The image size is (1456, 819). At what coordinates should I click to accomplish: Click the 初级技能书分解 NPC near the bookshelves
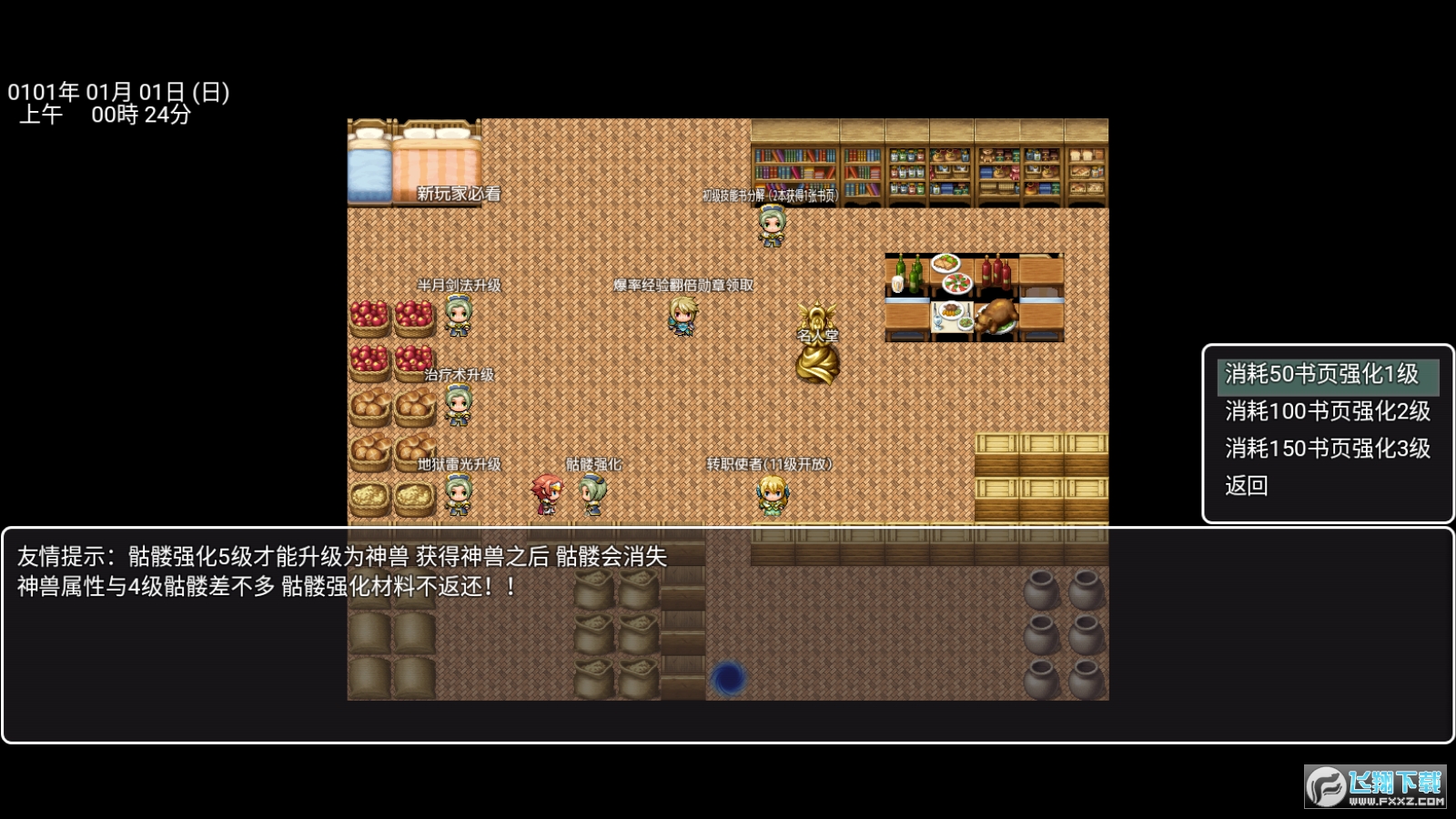coord(772,227)
